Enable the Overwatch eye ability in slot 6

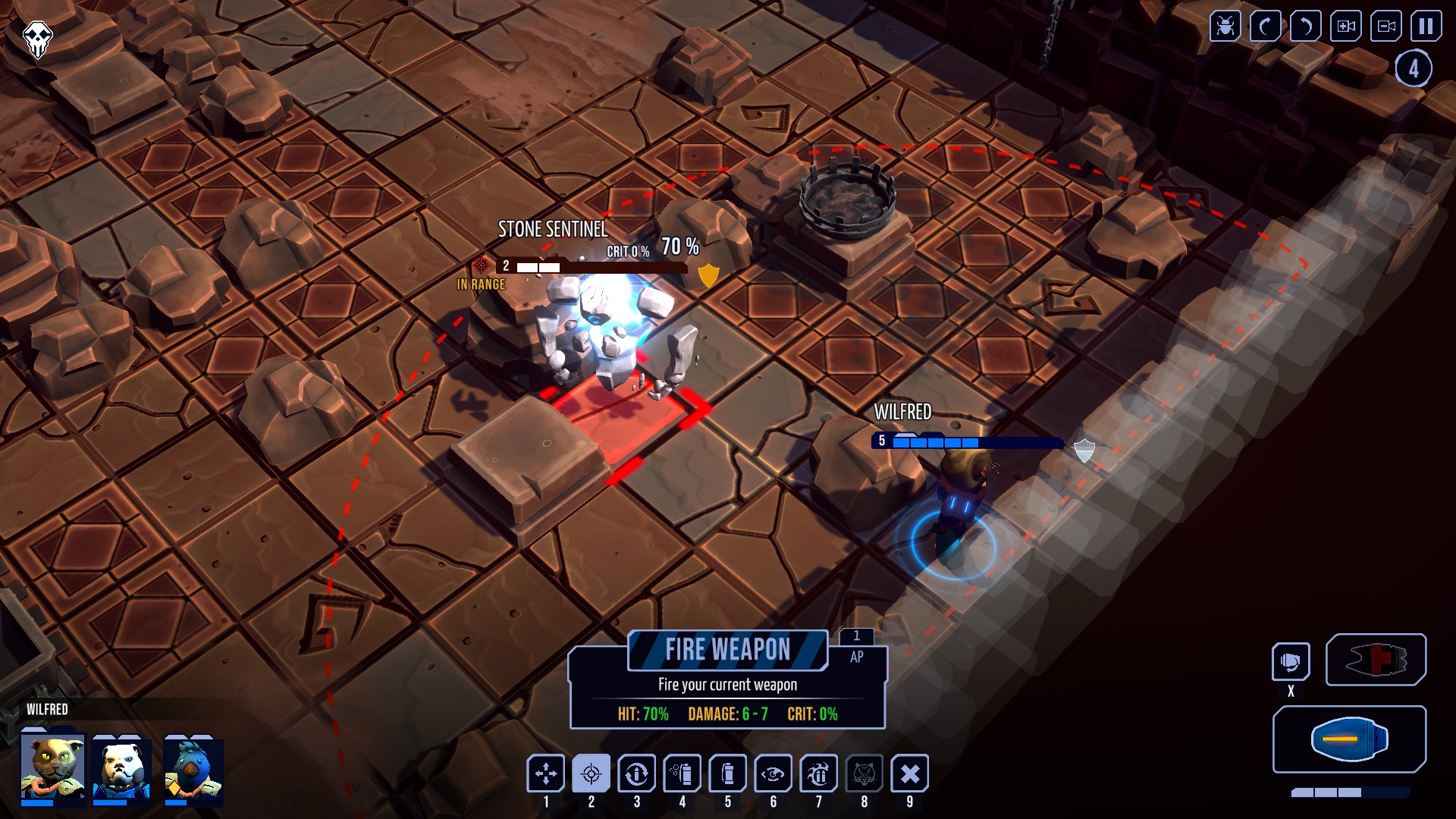(x=773, y=773)
